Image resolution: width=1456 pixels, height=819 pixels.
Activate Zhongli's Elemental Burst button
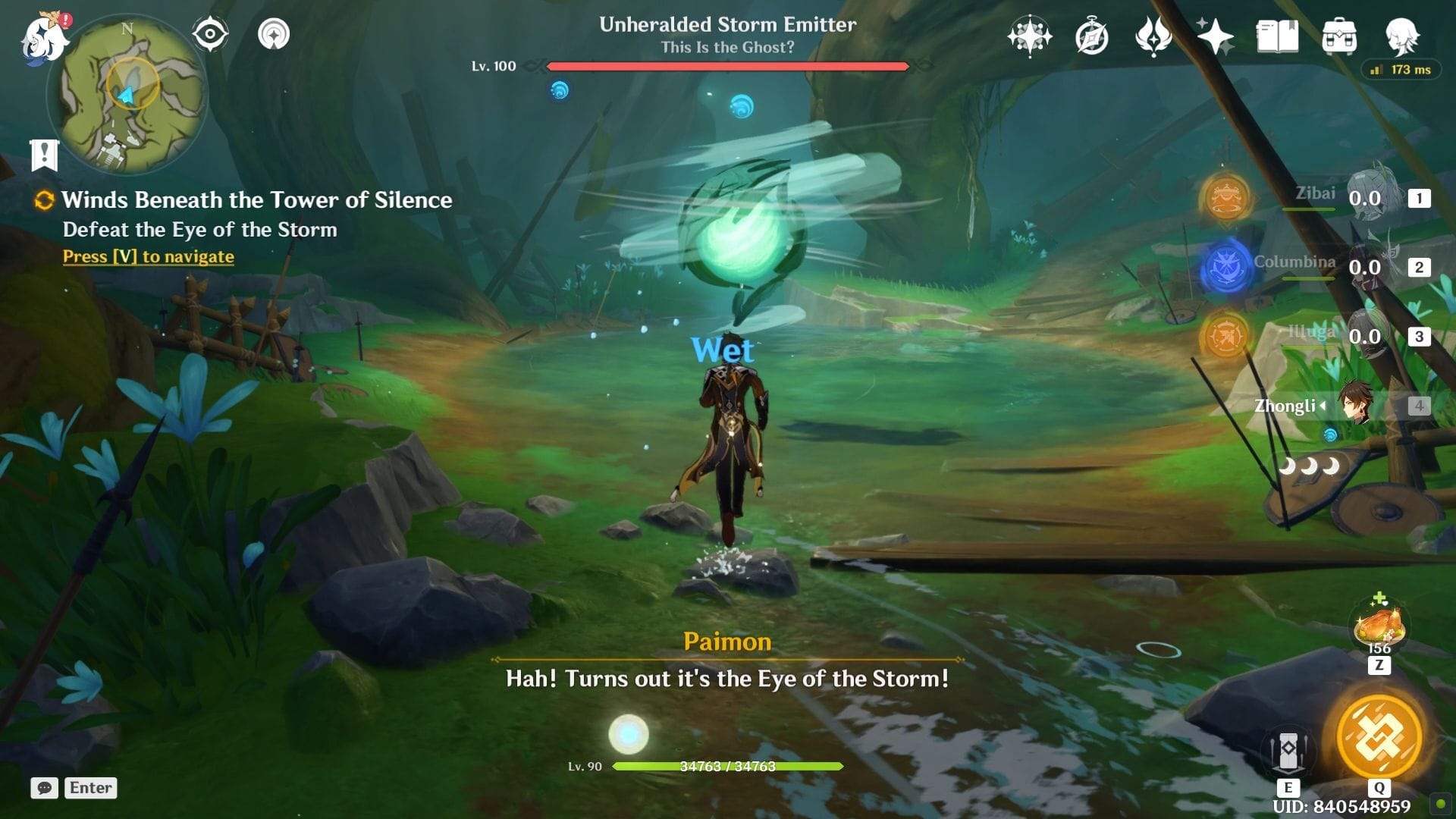click(1379, 736)
